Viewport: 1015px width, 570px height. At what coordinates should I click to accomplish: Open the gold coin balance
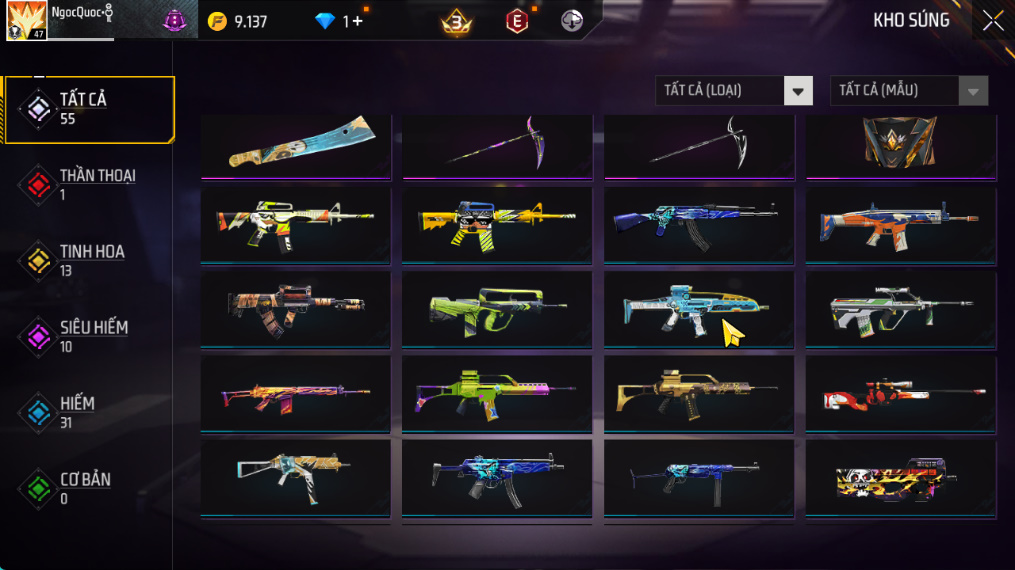pyautogui.click(x=238, y=21)
